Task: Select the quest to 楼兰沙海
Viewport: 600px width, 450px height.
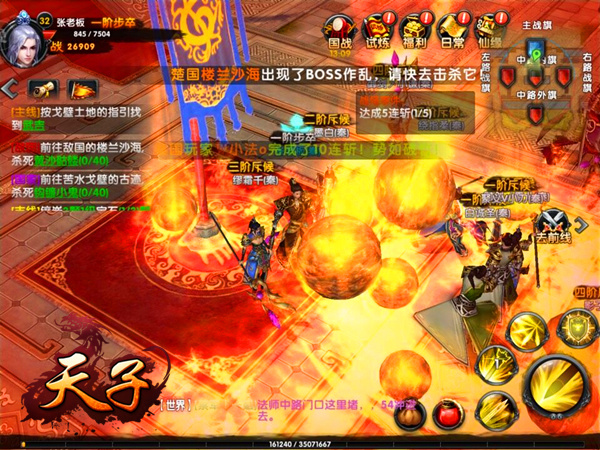Action: pos(75,152)
